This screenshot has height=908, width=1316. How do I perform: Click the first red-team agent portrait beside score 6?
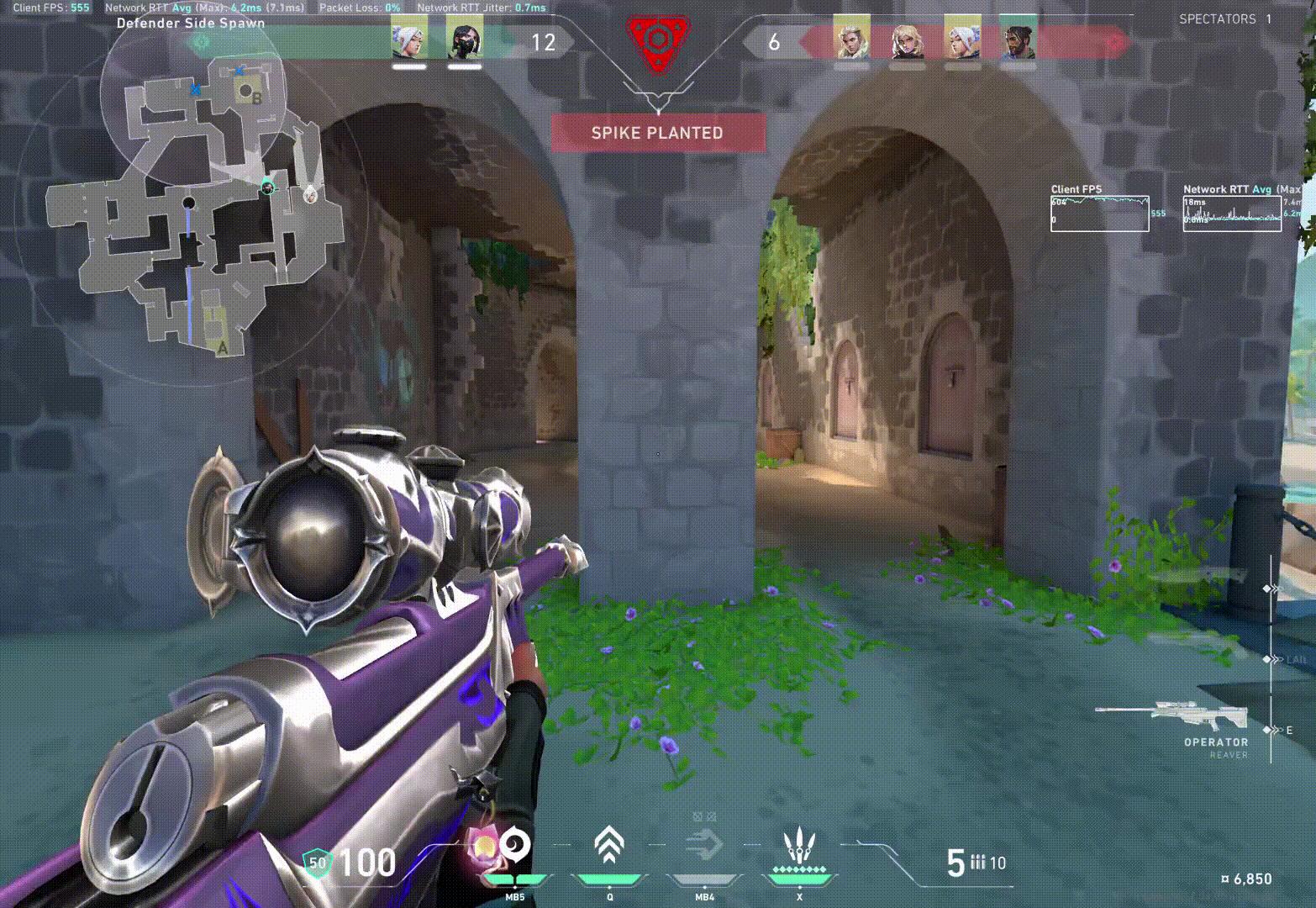click(x=851, y=40)
